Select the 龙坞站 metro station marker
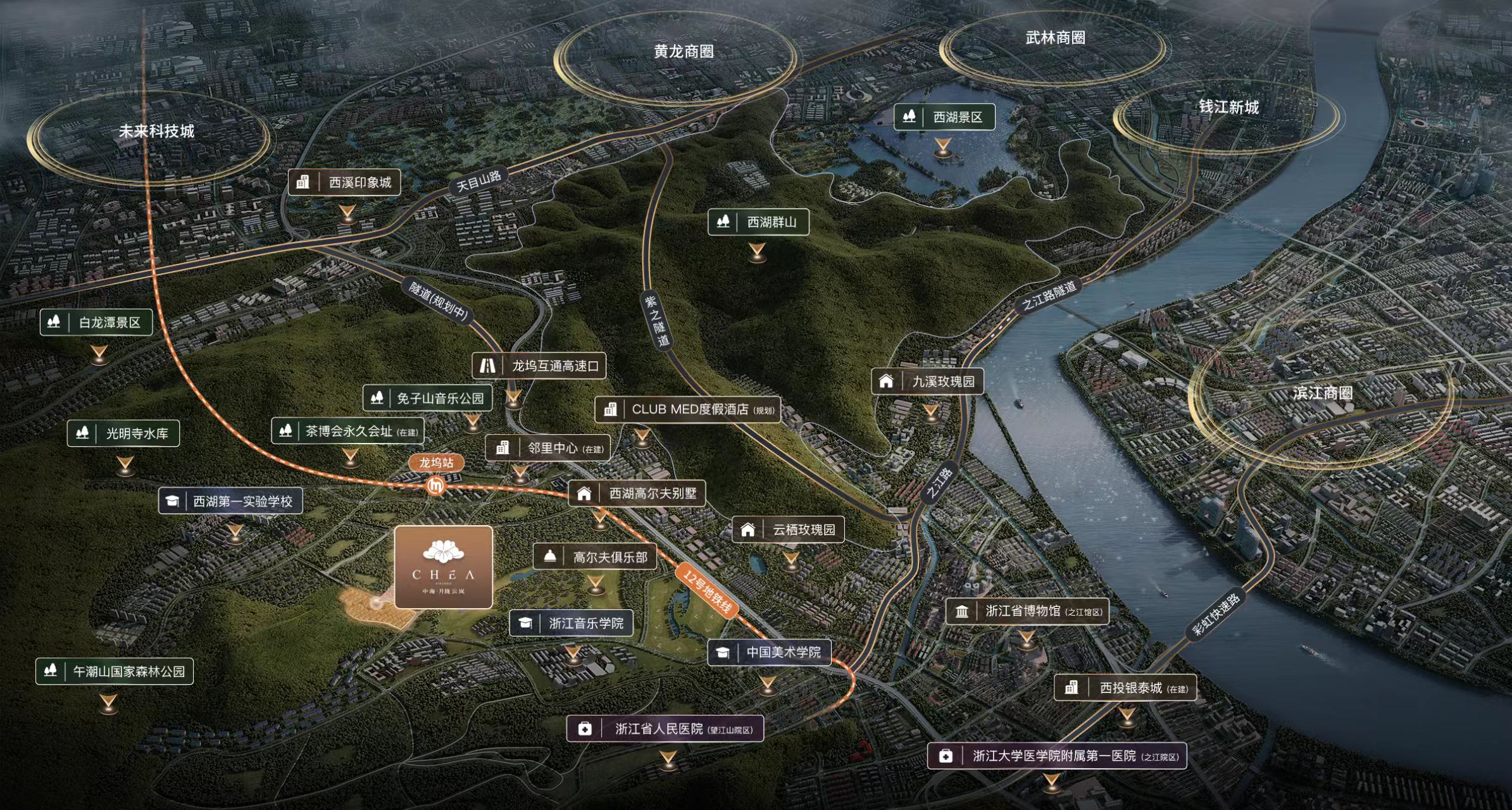Screen dimensions: 1512x810 pyautogui.click(x=436, y=463)
